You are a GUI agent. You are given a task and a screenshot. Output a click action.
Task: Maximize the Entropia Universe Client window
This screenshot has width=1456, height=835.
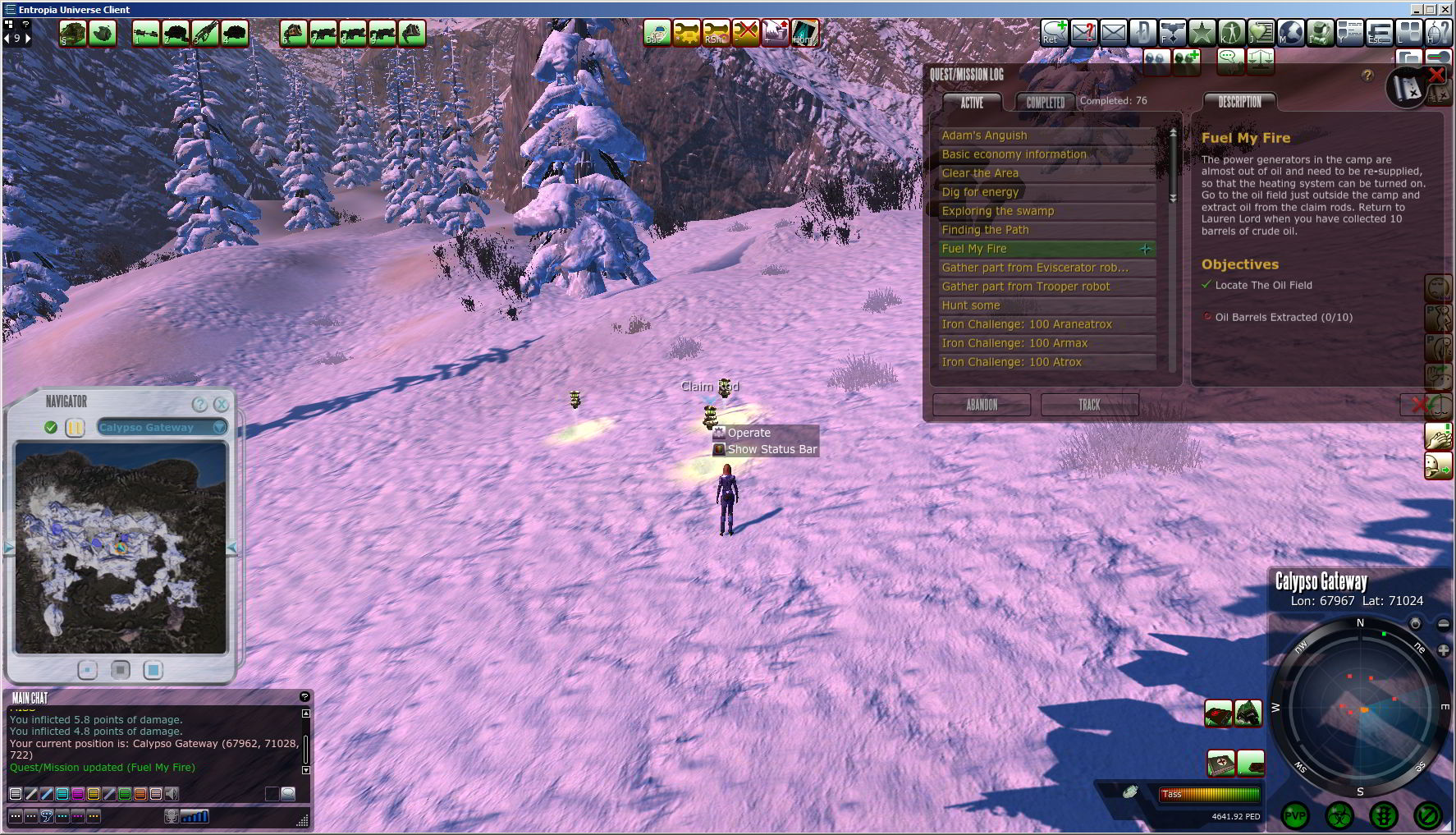point(1431,9)
